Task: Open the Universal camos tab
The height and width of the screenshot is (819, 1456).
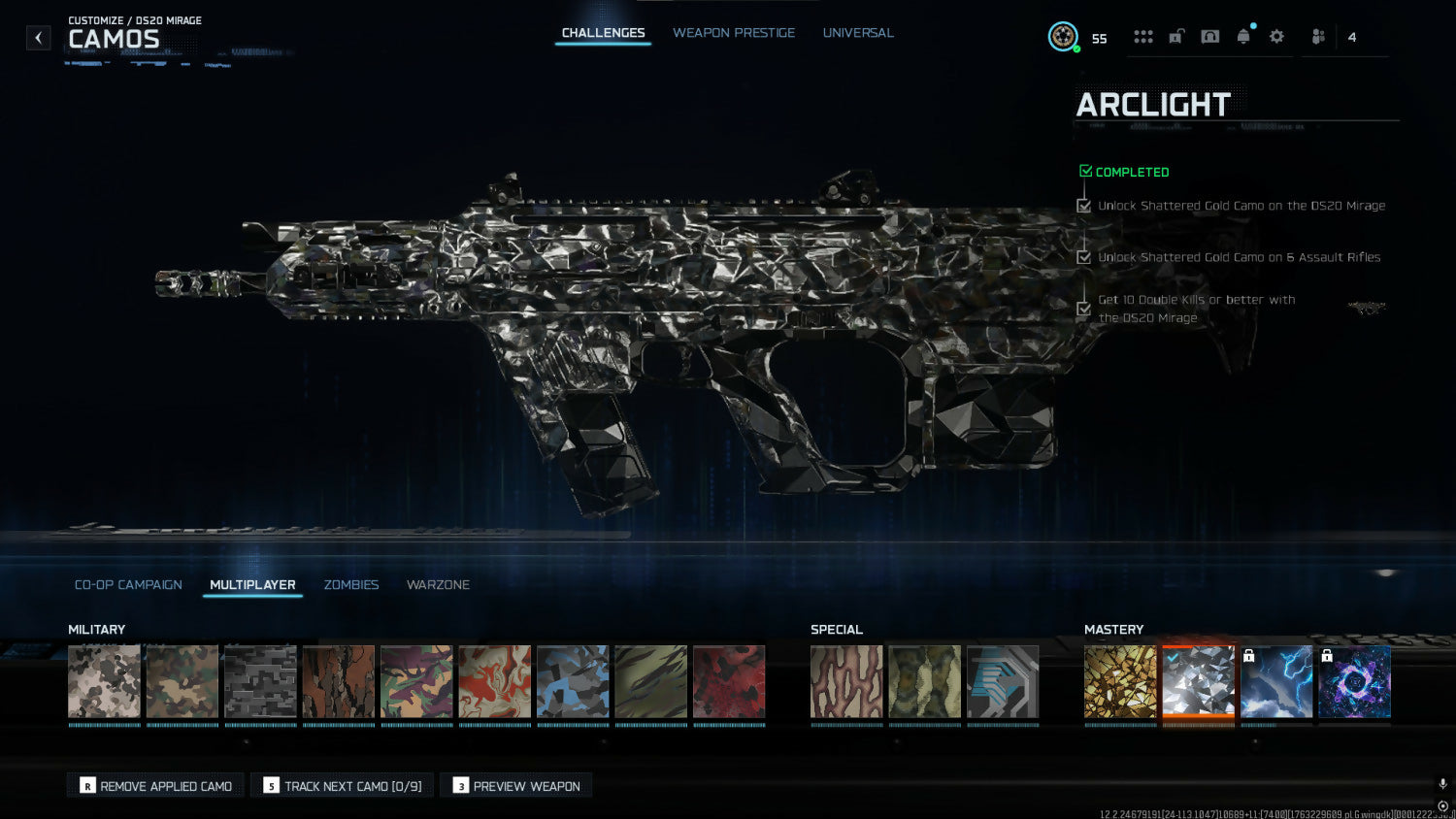Action: tap(858, 33)
